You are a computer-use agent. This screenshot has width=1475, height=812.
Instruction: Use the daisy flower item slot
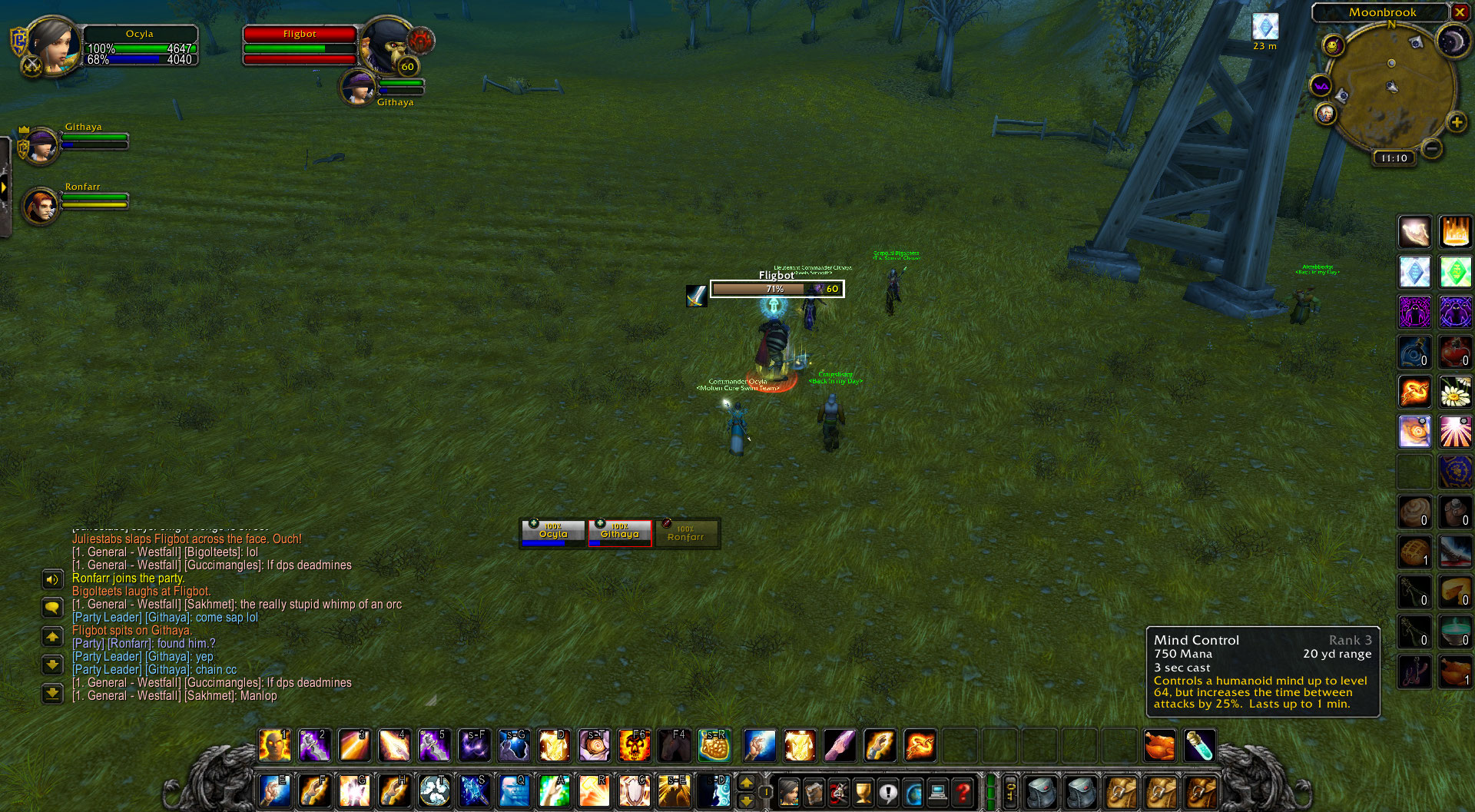1455,393
